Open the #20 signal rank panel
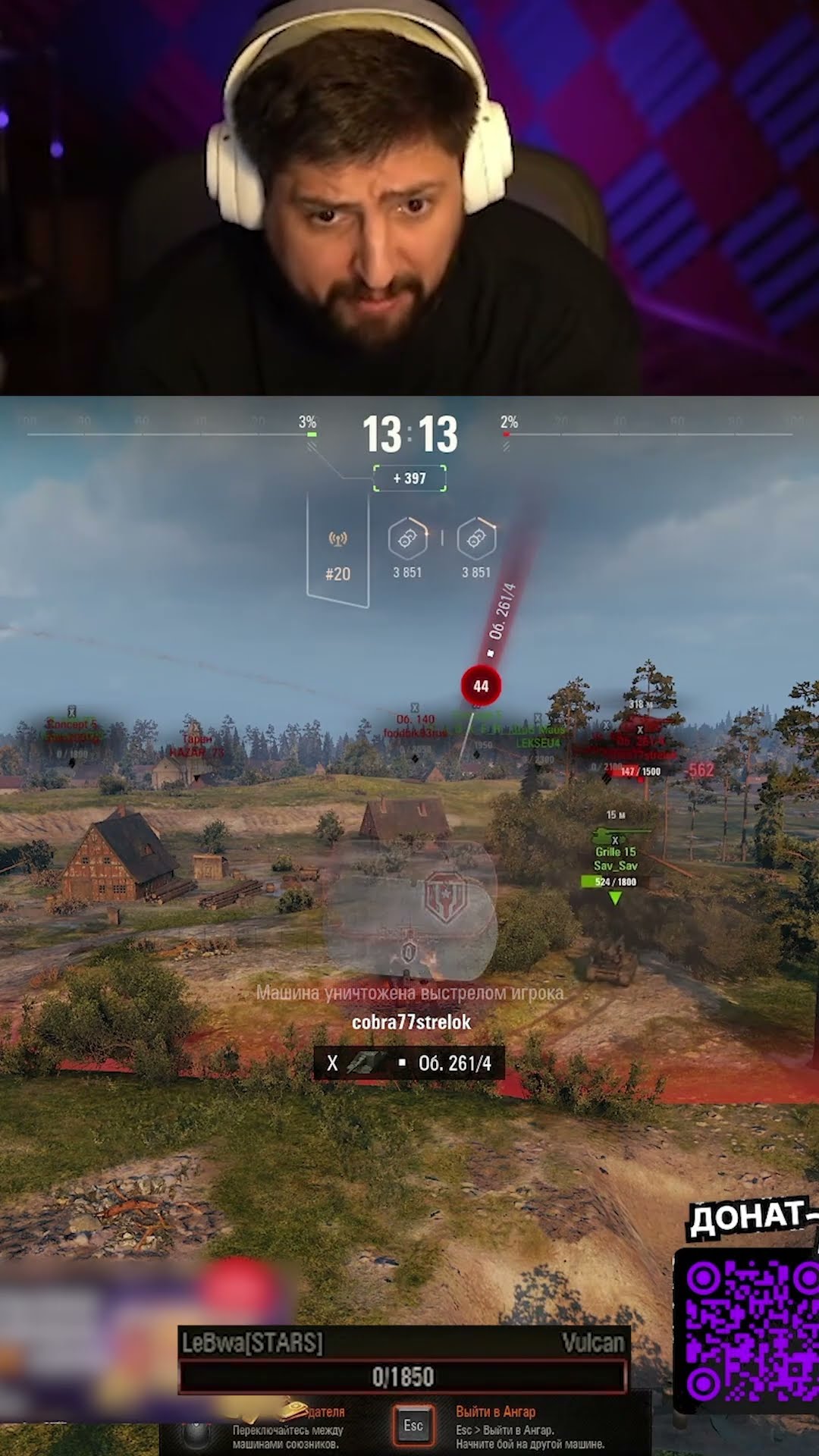The image size is (819, 1456). point(337,552)
